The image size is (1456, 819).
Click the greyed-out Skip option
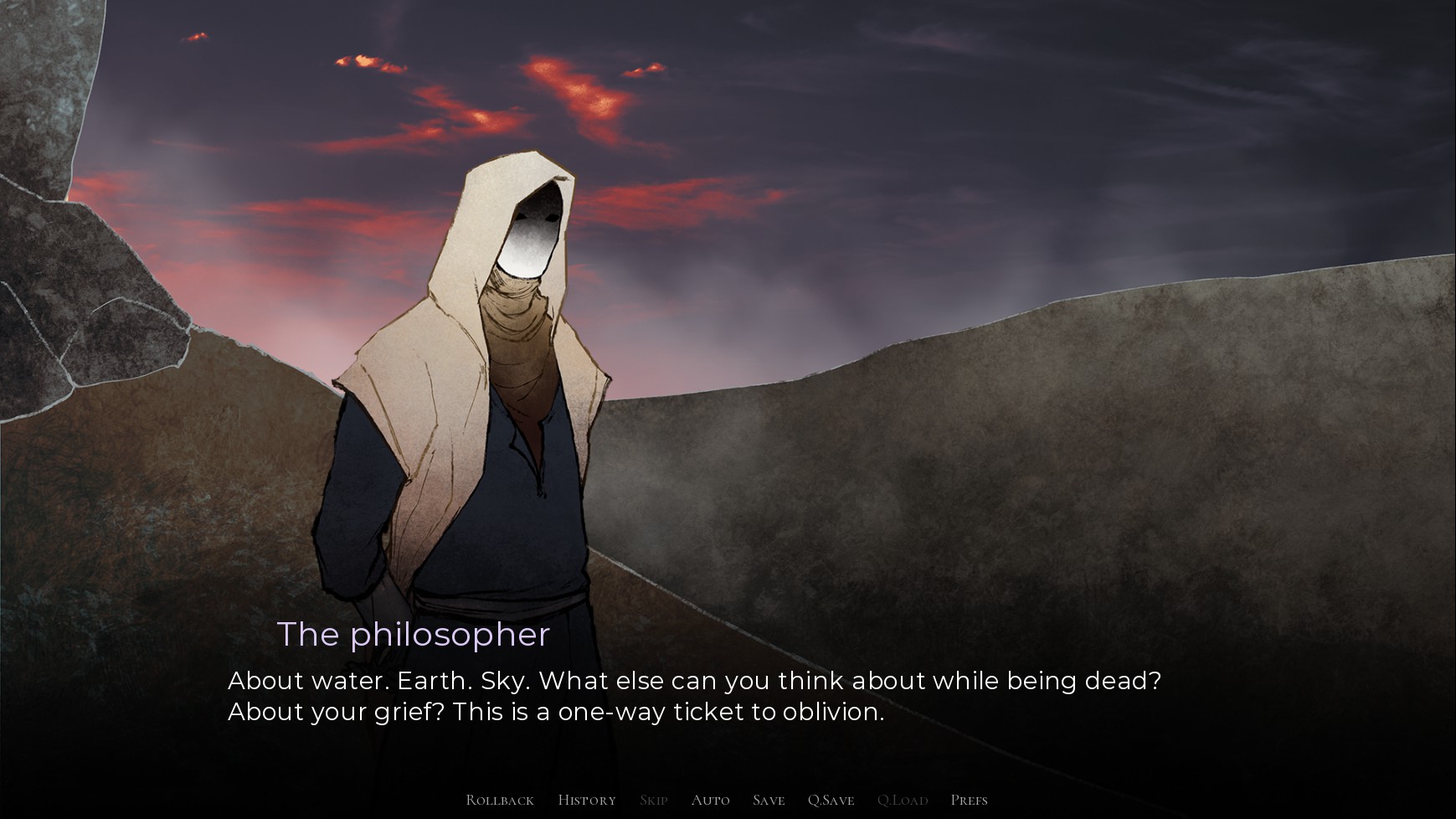pos(653,800)
